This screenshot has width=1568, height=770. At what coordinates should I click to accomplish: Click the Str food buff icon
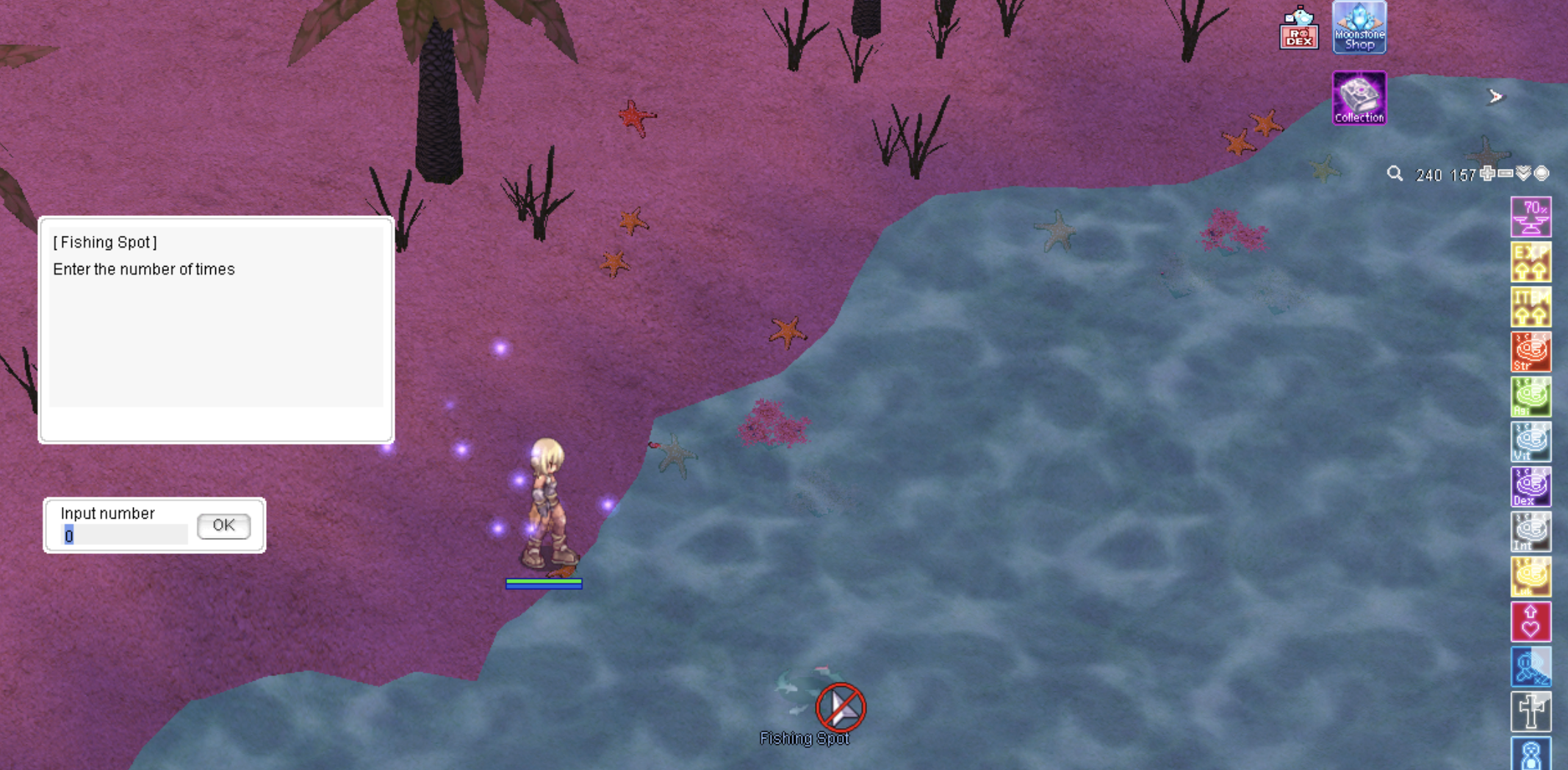click(x=1531, y=352)
